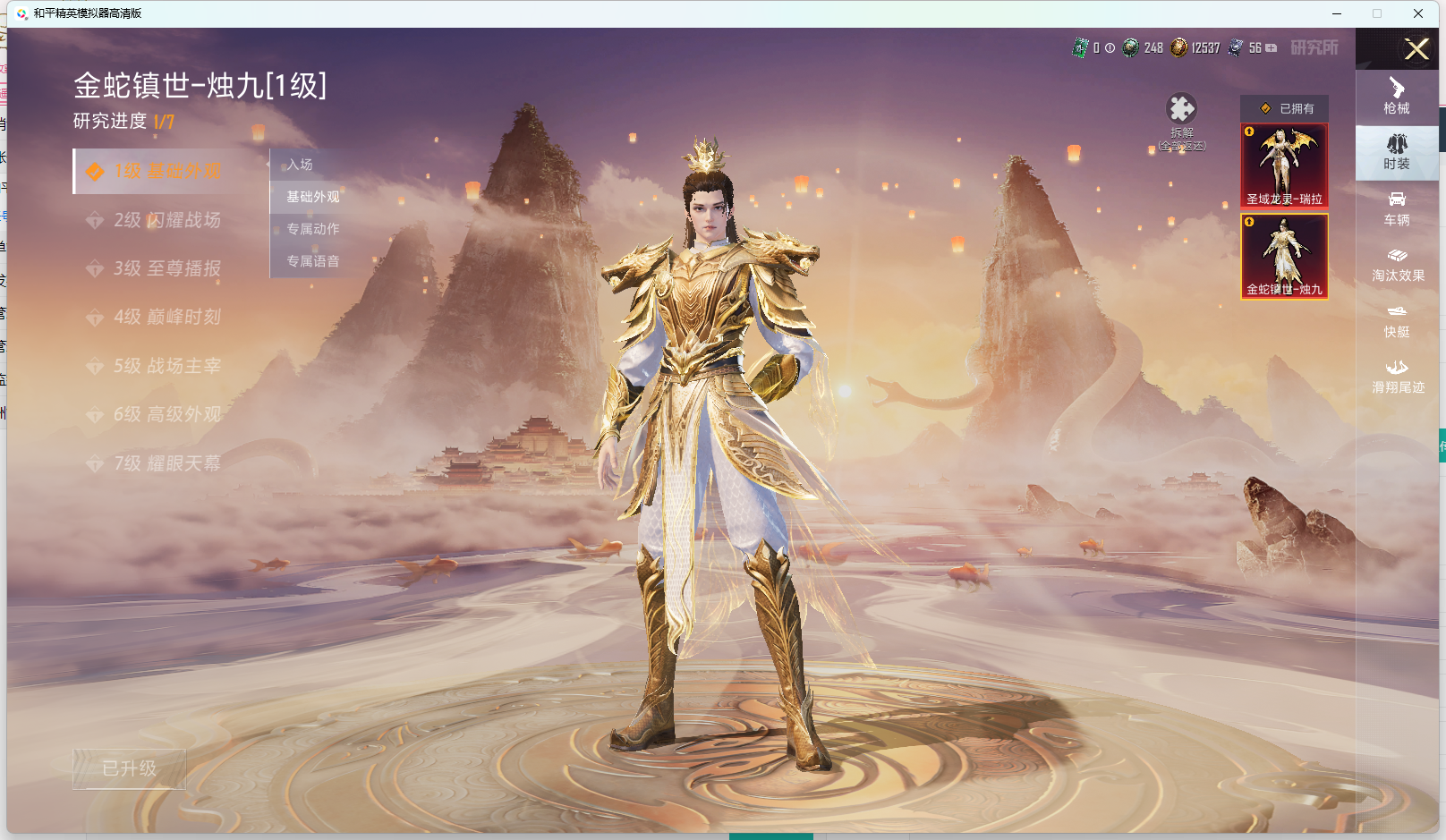Open the 拆解 dismantle puzzle icon
Screen dimensions: 1446x840
[1181, 111]
